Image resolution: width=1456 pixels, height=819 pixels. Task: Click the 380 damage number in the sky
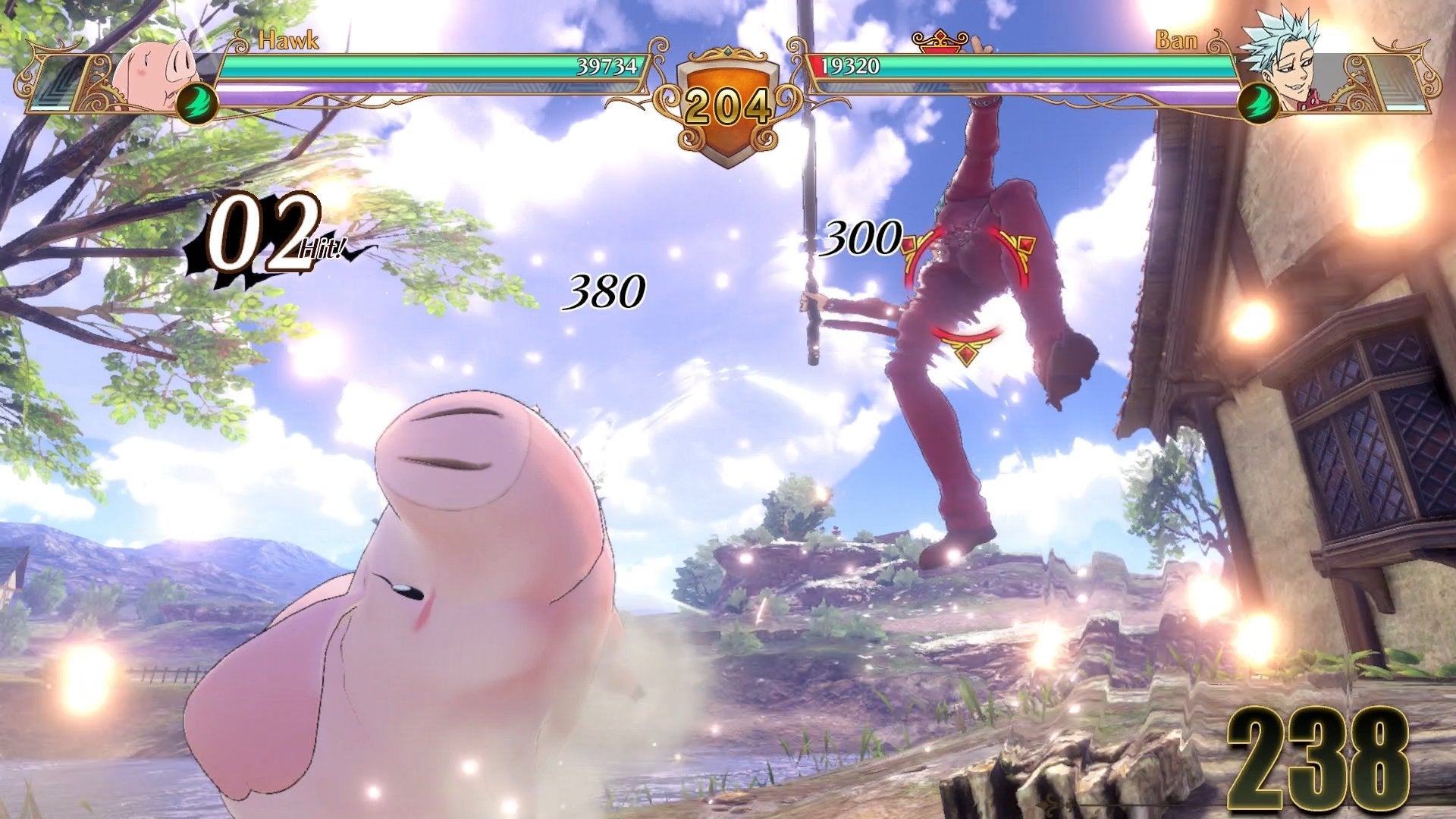[603, 290]
